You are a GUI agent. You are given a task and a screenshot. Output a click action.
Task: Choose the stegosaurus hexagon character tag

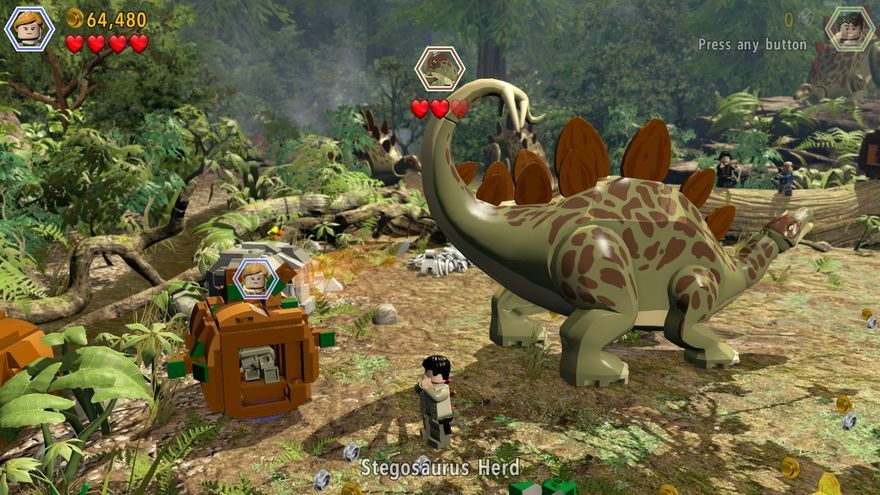click(x=439, y=69)
